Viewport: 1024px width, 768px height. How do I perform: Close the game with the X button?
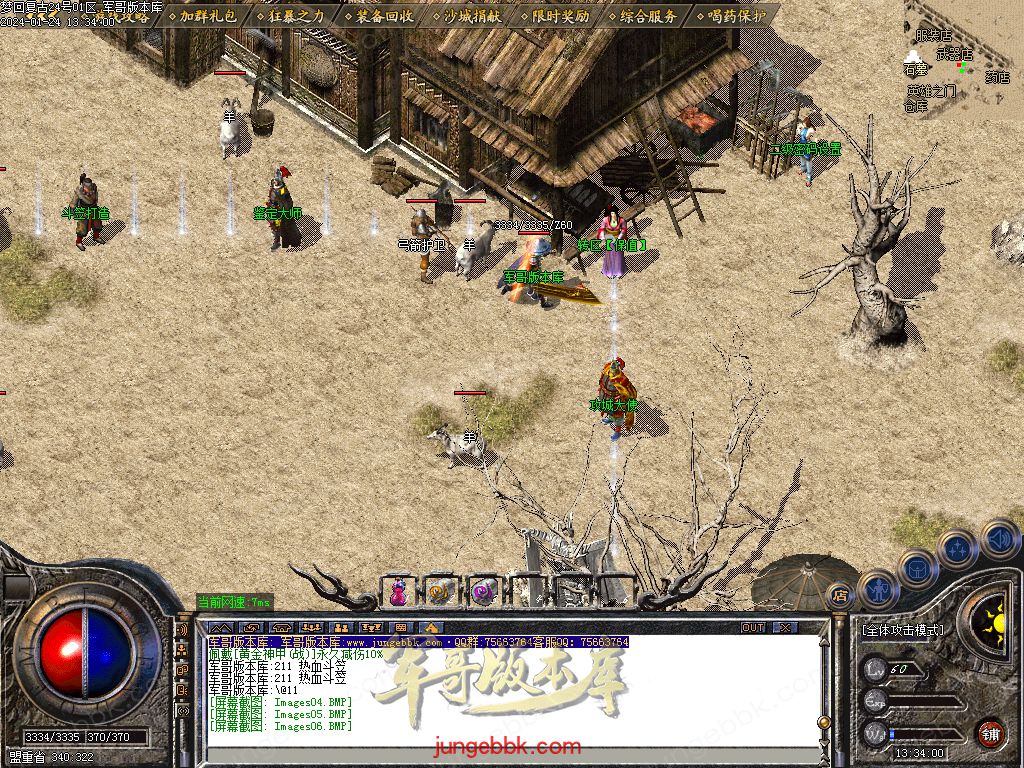point(786,628)
